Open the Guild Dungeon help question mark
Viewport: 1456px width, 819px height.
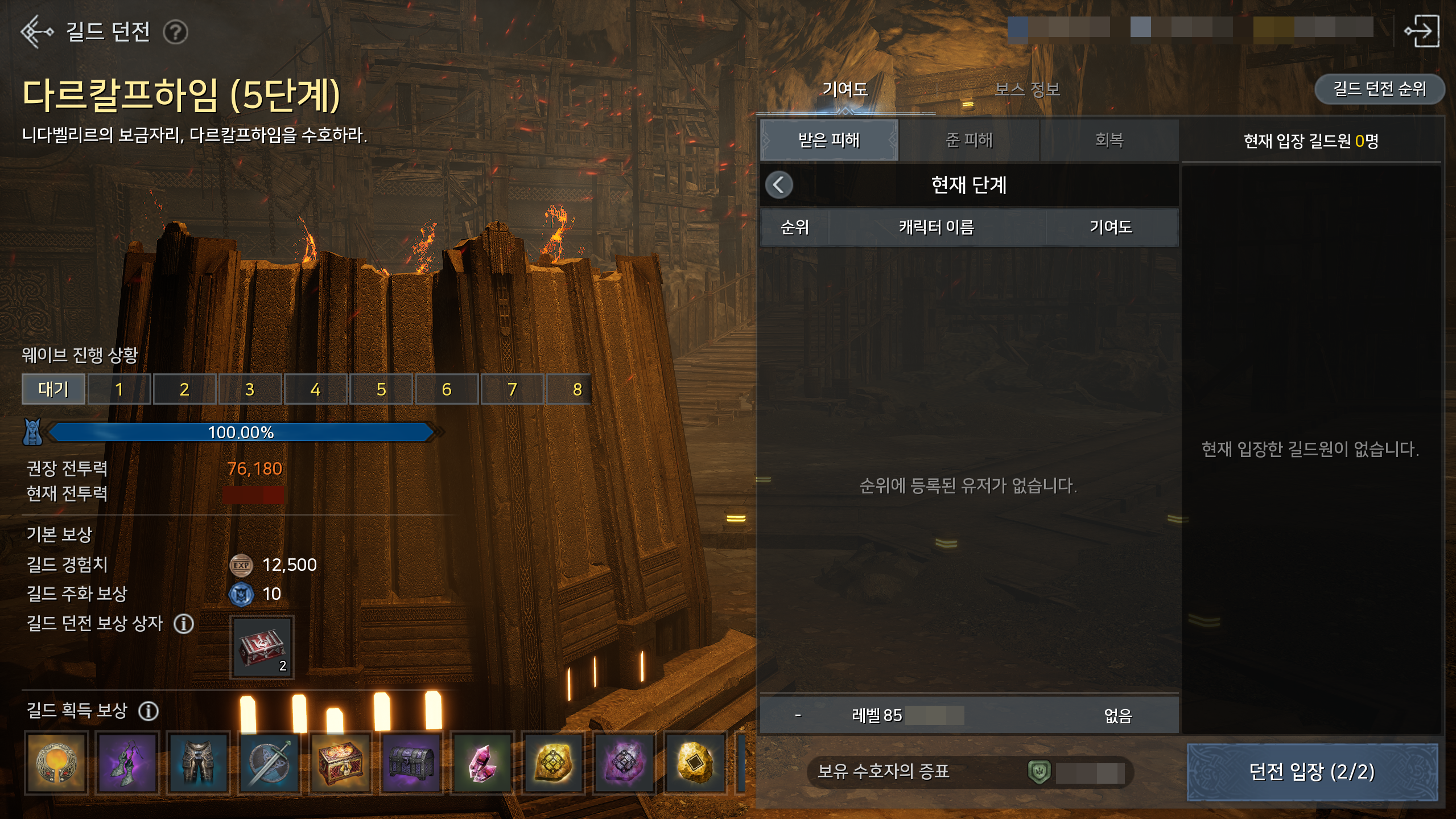(x=175, y=32)
